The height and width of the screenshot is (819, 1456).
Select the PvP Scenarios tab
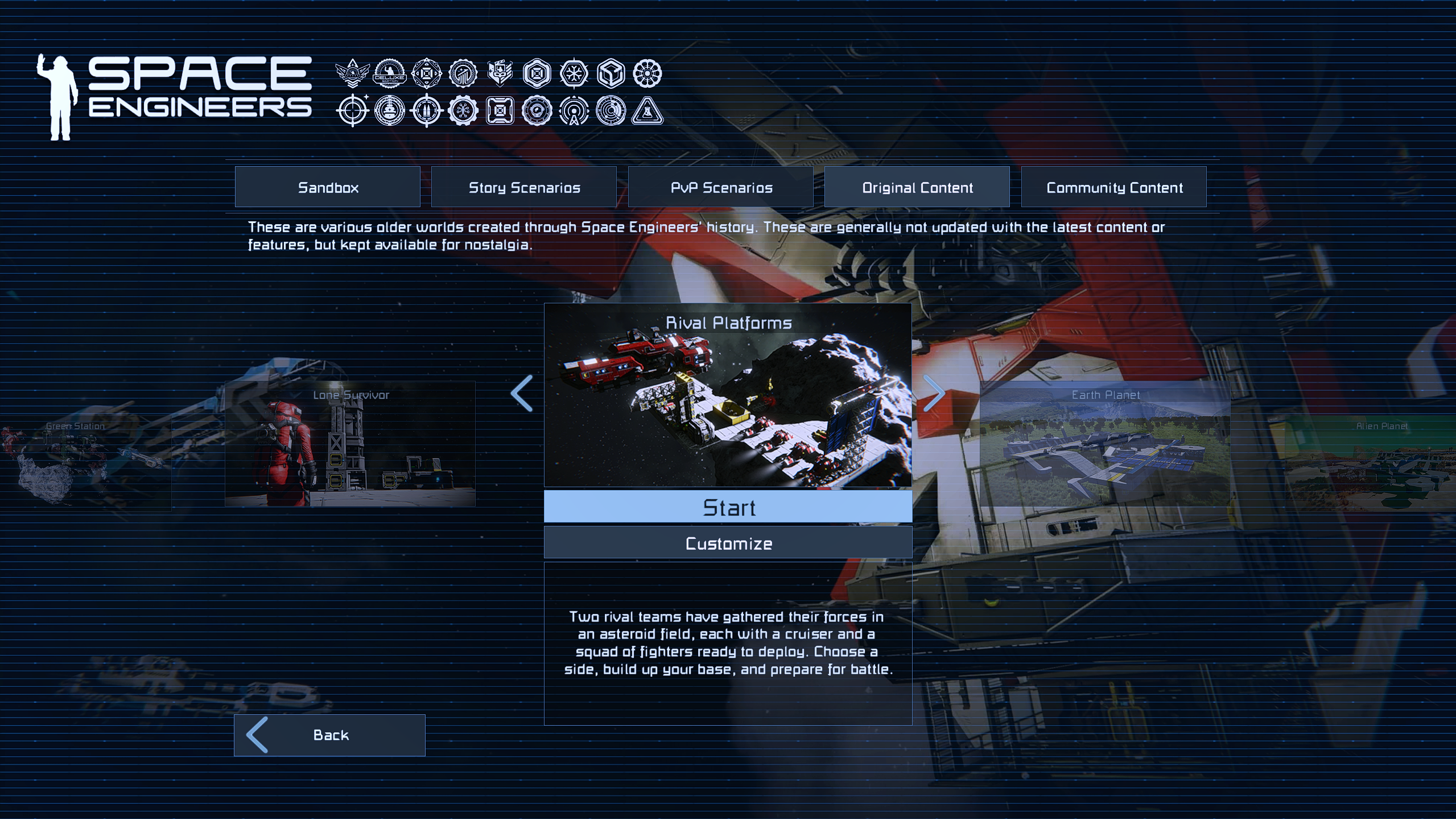tap(720, 187)
